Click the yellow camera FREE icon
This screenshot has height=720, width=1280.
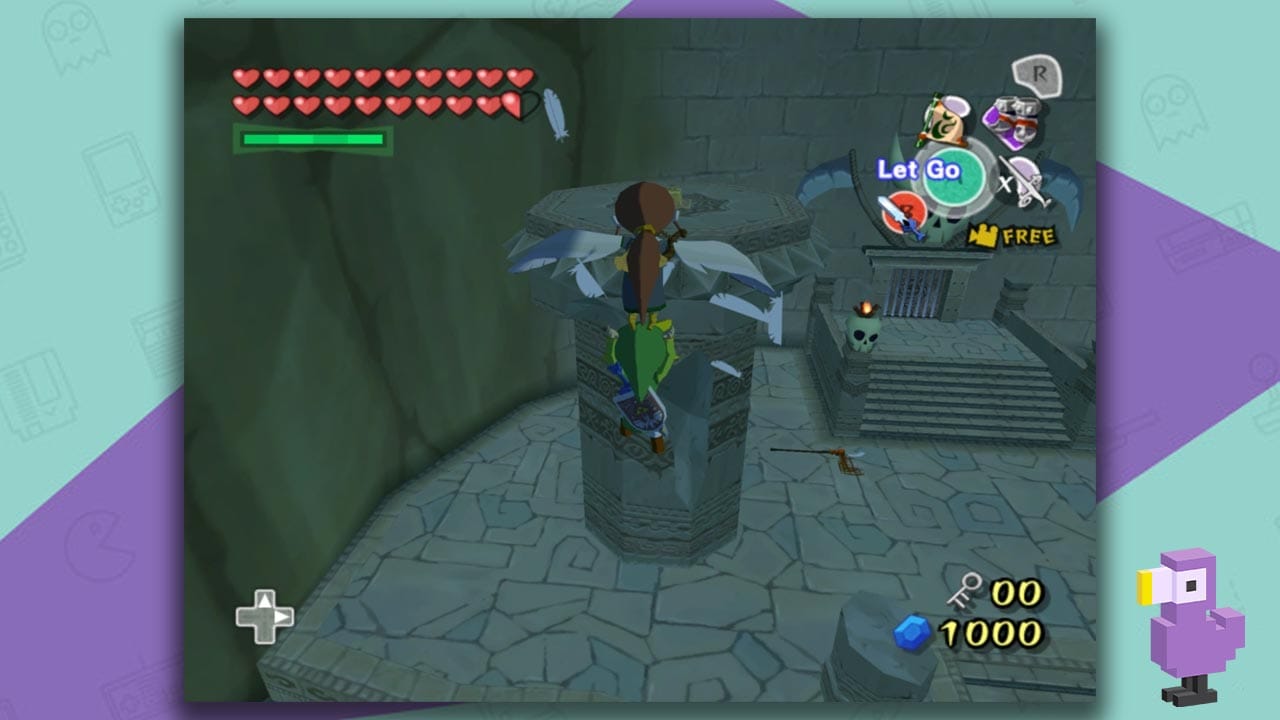(983, 235)
